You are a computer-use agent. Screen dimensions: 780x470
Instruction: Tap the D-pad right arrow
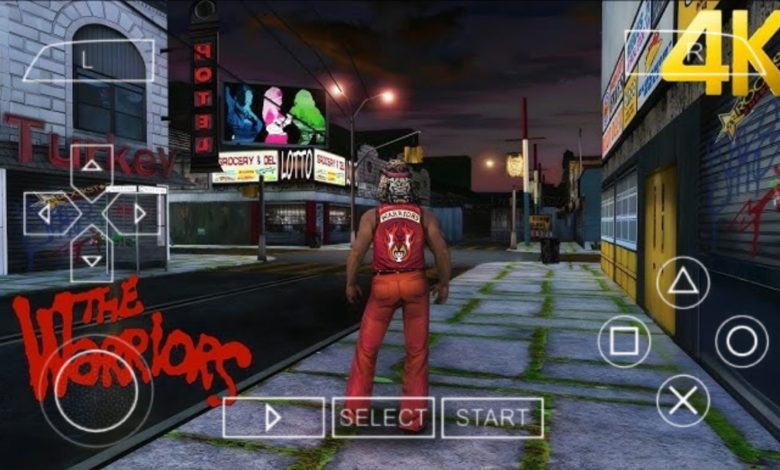138,213
